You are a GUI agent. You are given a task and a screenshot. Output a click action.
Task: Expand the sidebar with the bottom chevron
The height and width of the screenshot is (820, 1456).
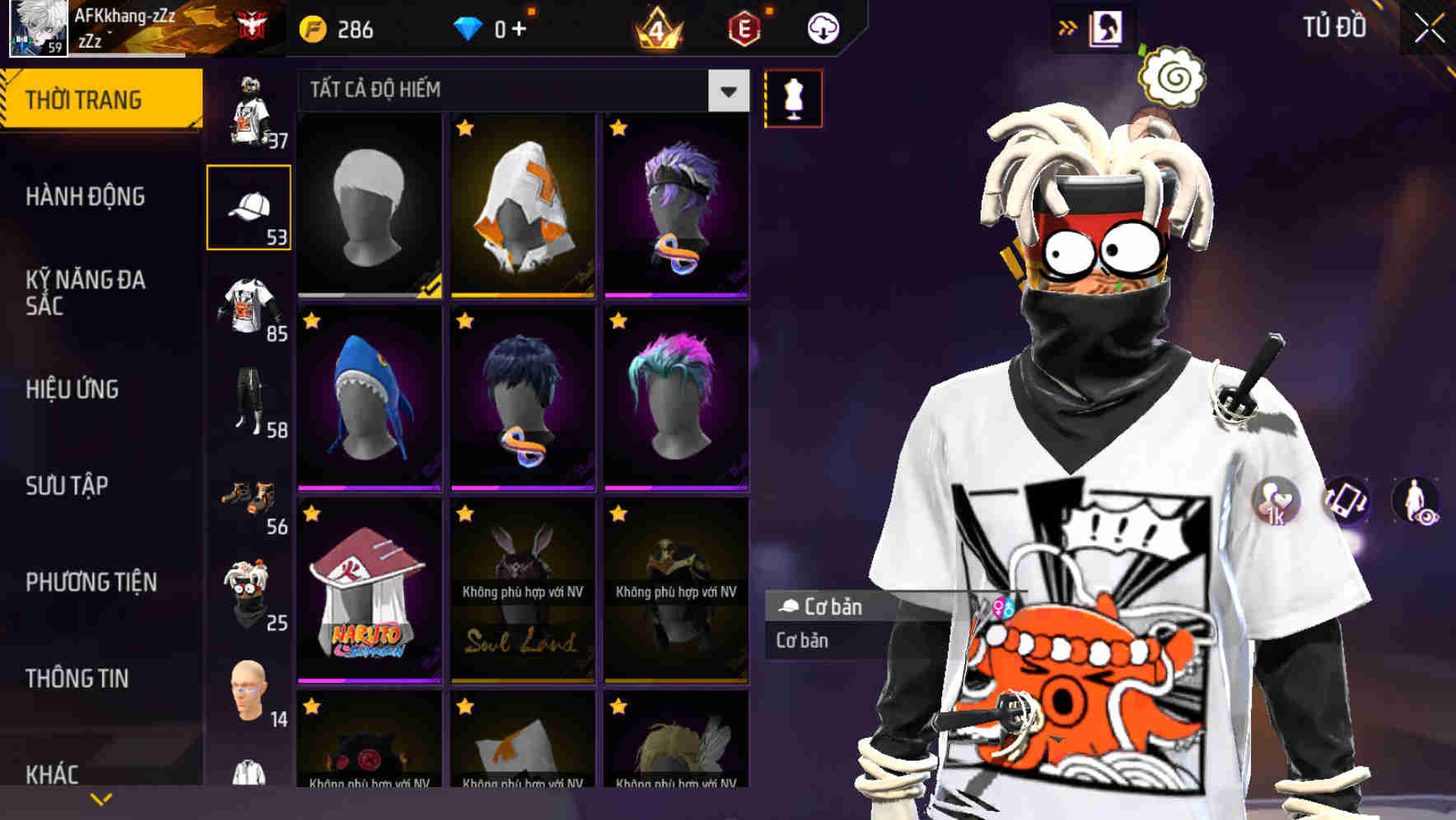pyautogui.click(x=101, y=798)
